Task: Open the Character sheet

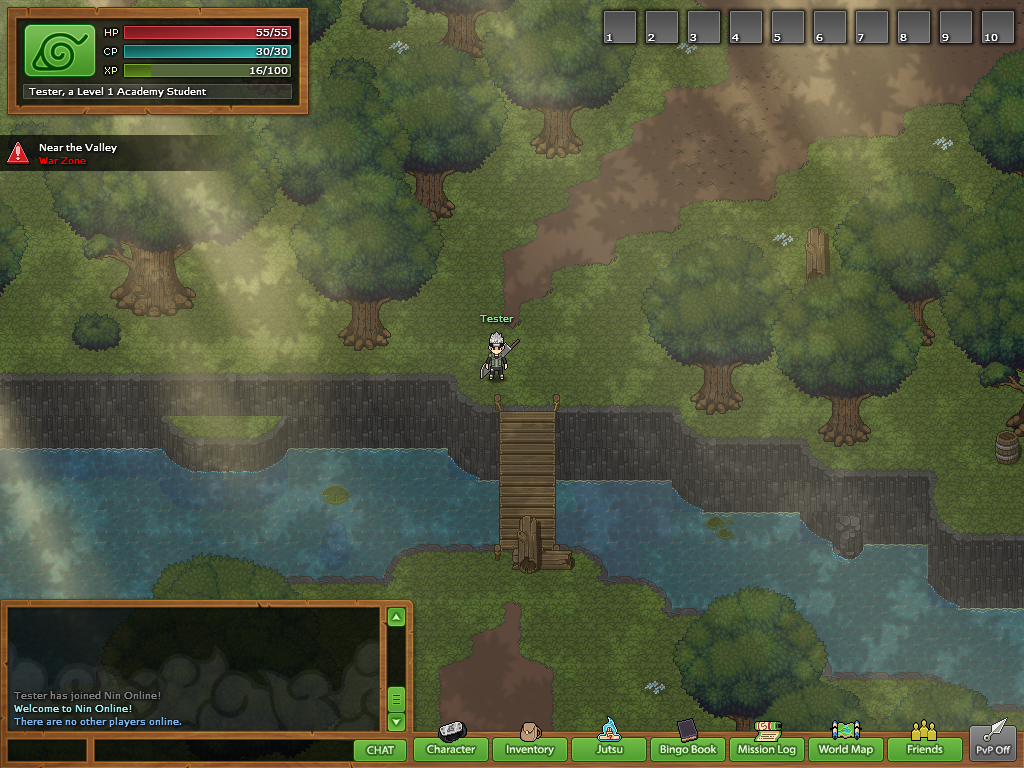Action: 451,748
